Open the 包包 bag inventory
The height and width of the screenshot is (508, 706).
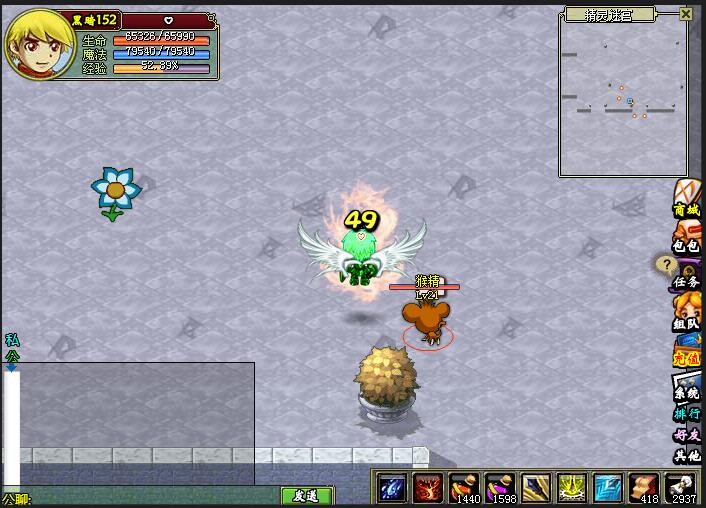point(687,238)
